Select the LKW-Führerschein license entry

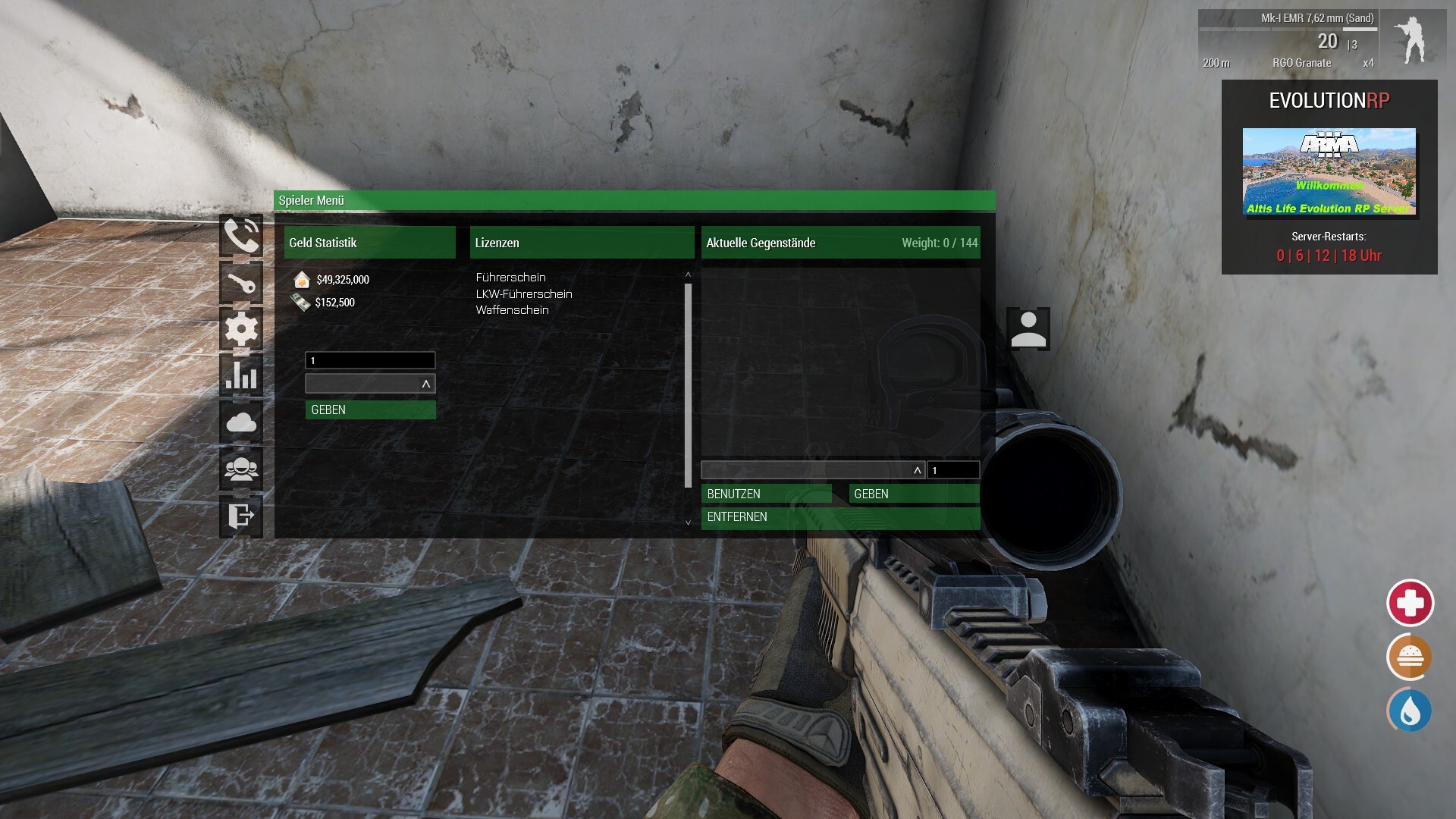tap(523, 294)
